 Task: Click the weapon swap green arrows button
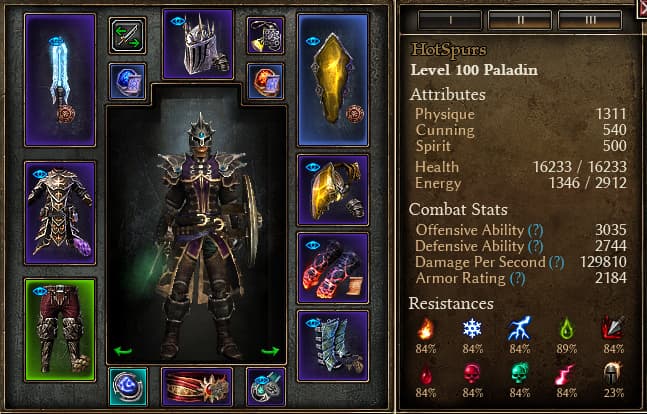click(127, 35)
